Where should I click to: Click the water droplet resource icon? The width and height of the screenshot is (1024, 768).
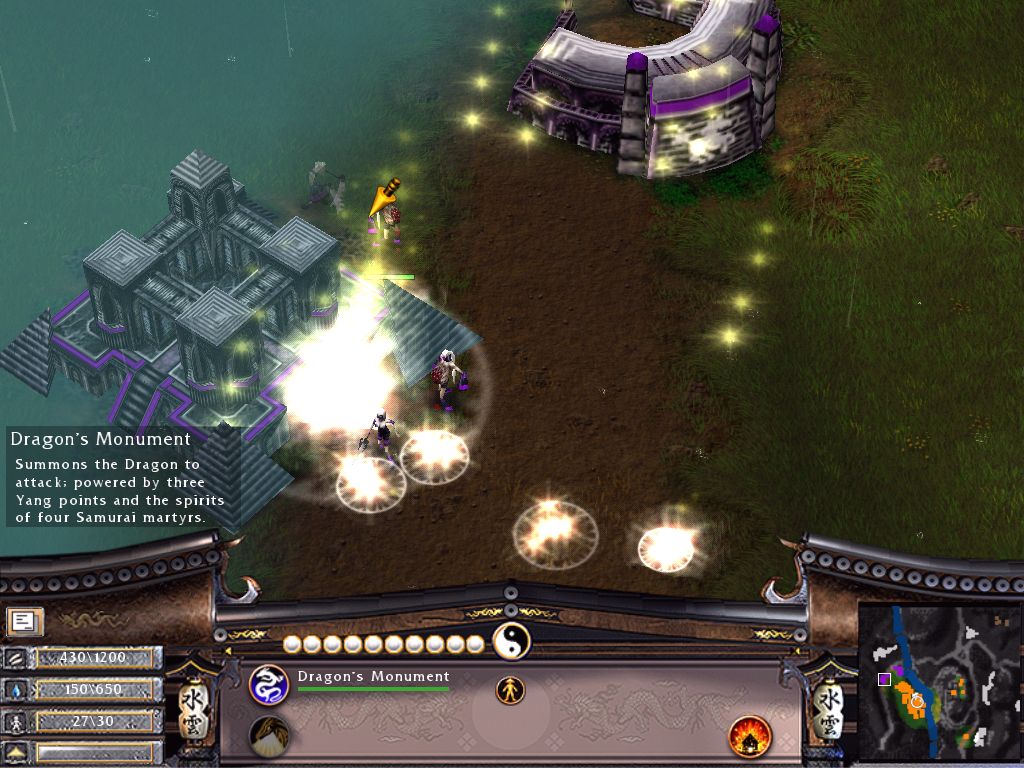coord(17,690)
